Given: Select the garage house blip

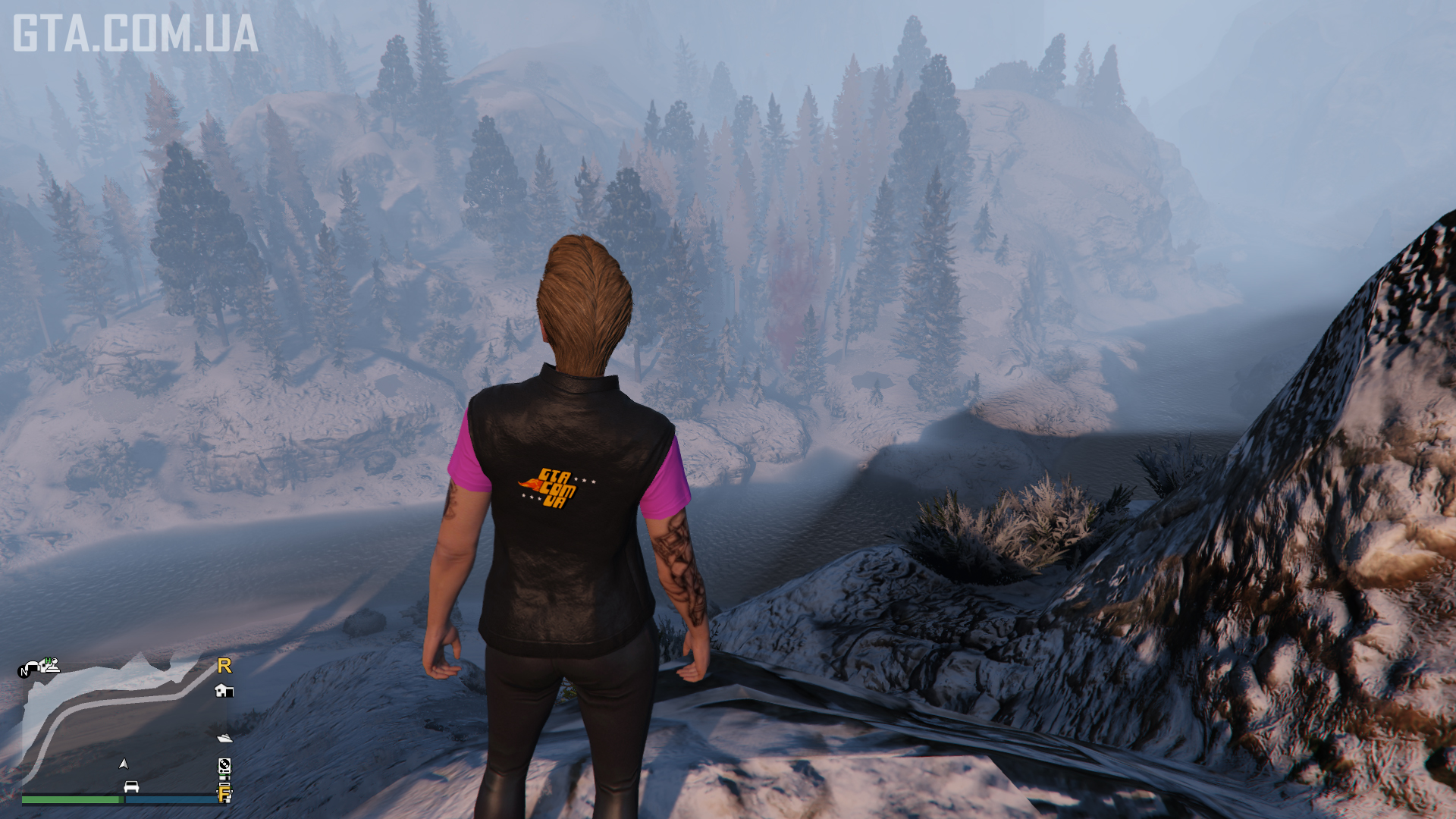Looking at the screenshot, I should (x=224, y=691).
